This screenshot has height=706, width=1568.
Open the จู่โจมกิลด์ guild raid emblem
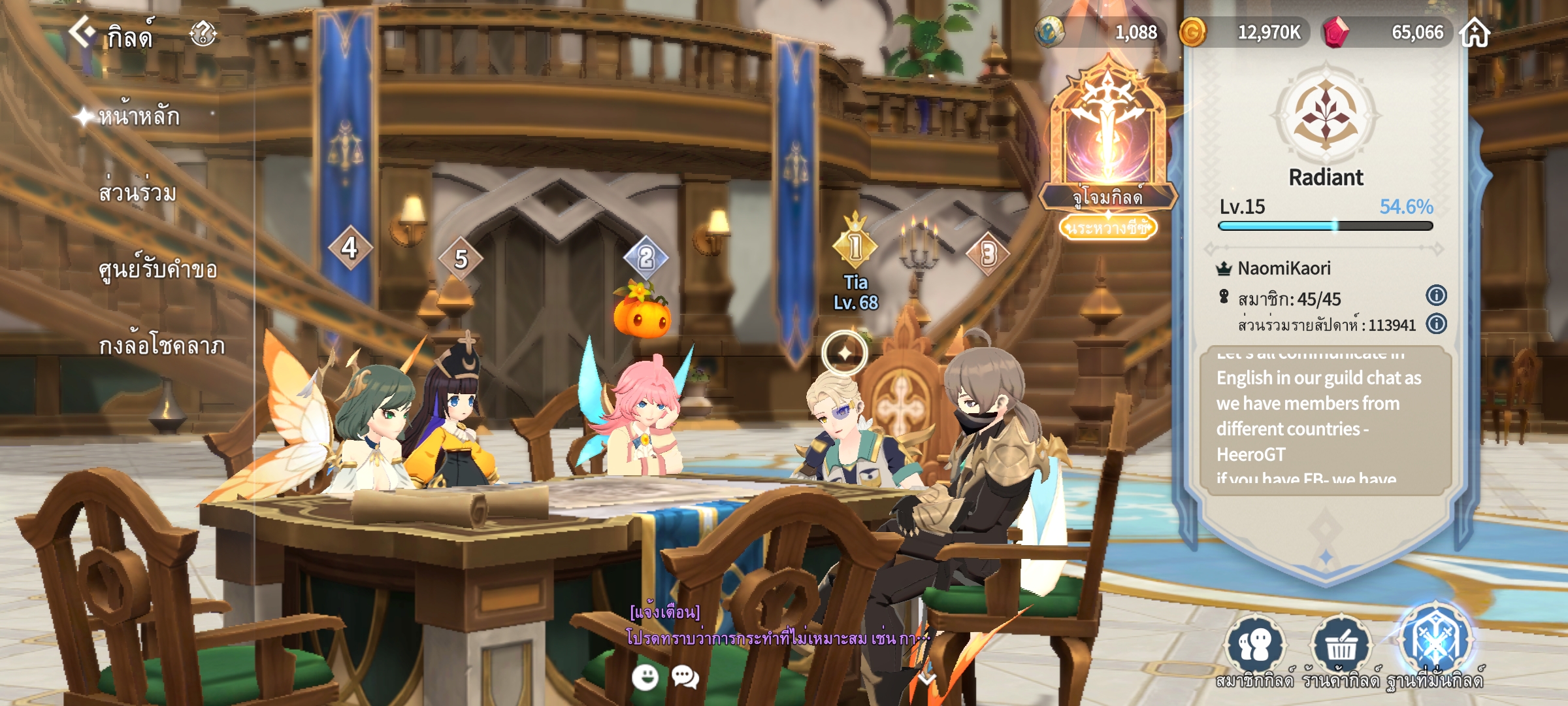pos(1107,137)
